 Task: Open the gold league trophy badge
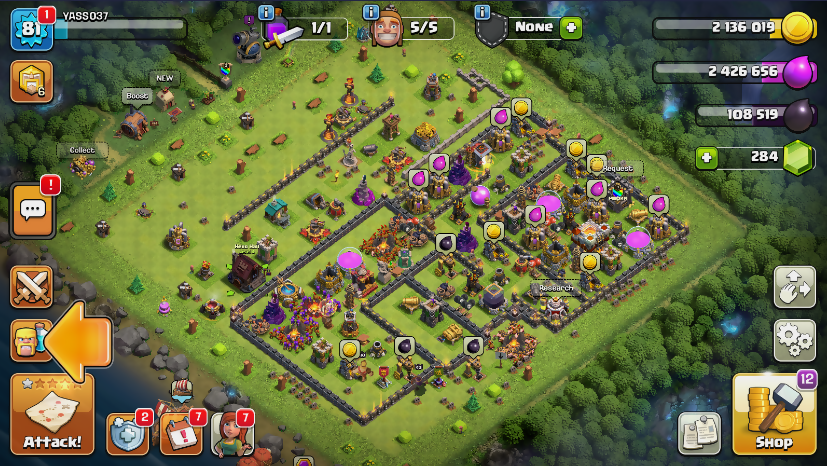pyautogui.click(x=30, y=82)
